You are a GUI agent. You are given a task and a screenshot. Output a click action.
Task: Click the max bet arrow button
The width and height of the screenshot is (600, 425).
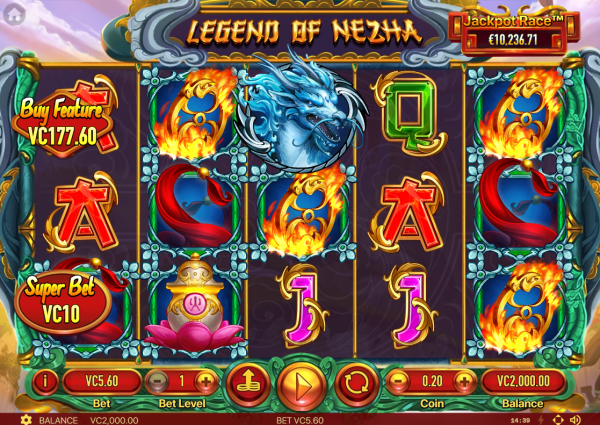pos(245,381)
